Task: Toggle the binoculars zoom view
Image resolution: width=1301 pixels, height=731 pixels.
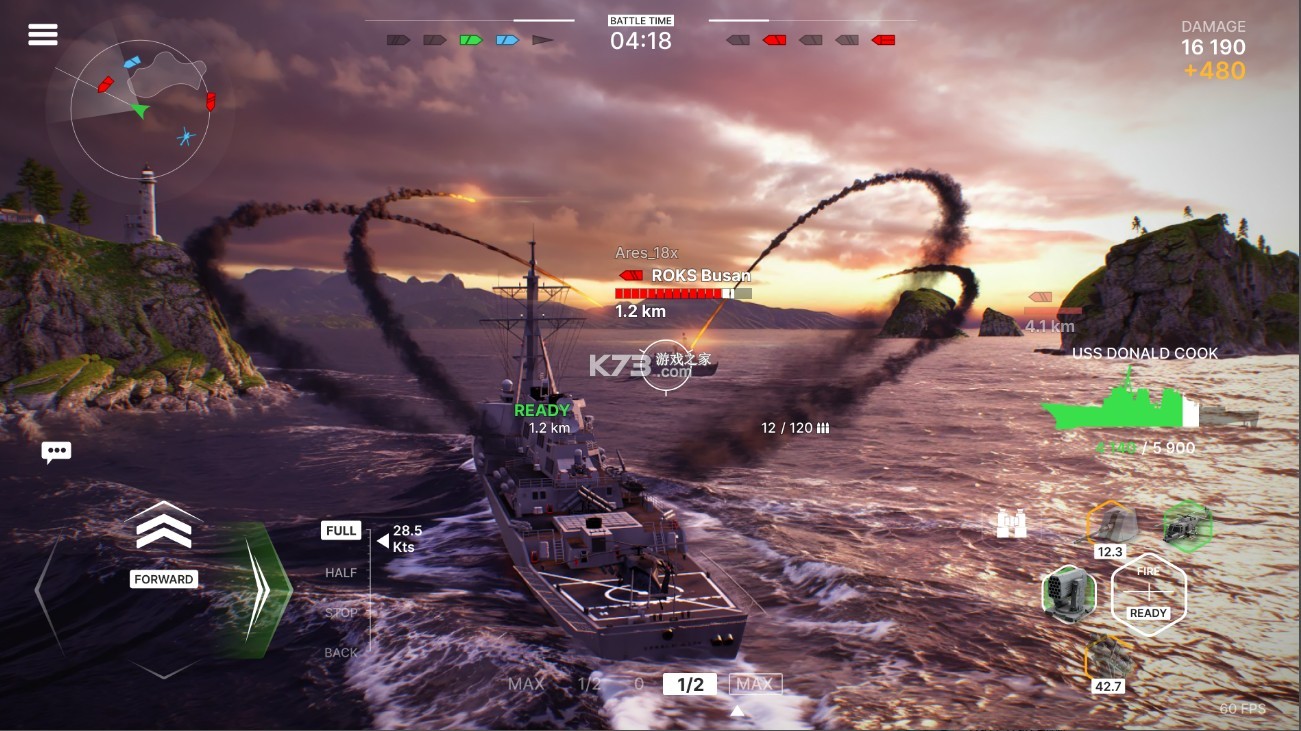Action: [x=1012, y=524]
